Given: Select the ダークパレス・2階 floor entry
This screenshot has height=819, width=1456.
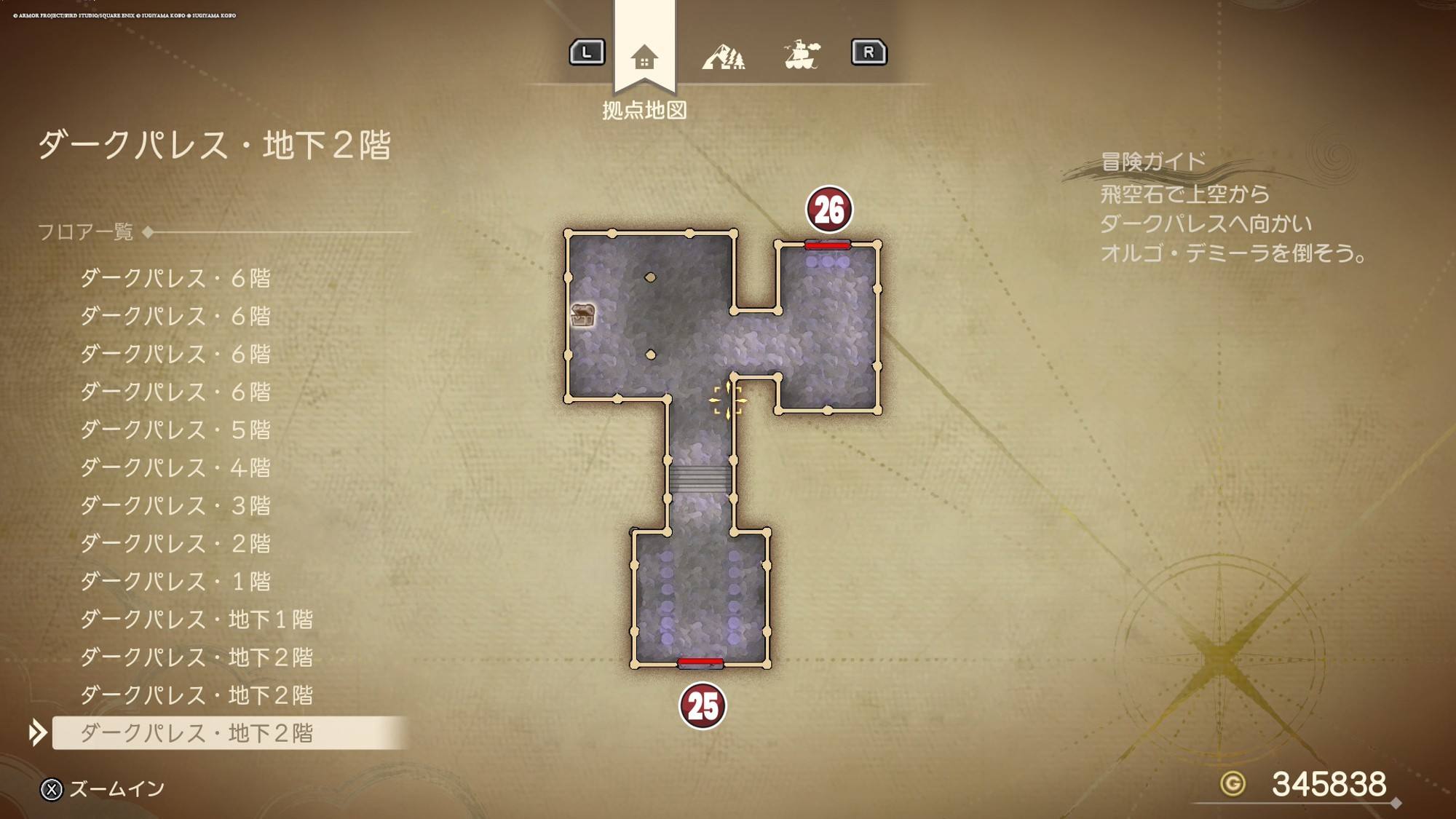Looking at the screenshot, I should [175, 543].
